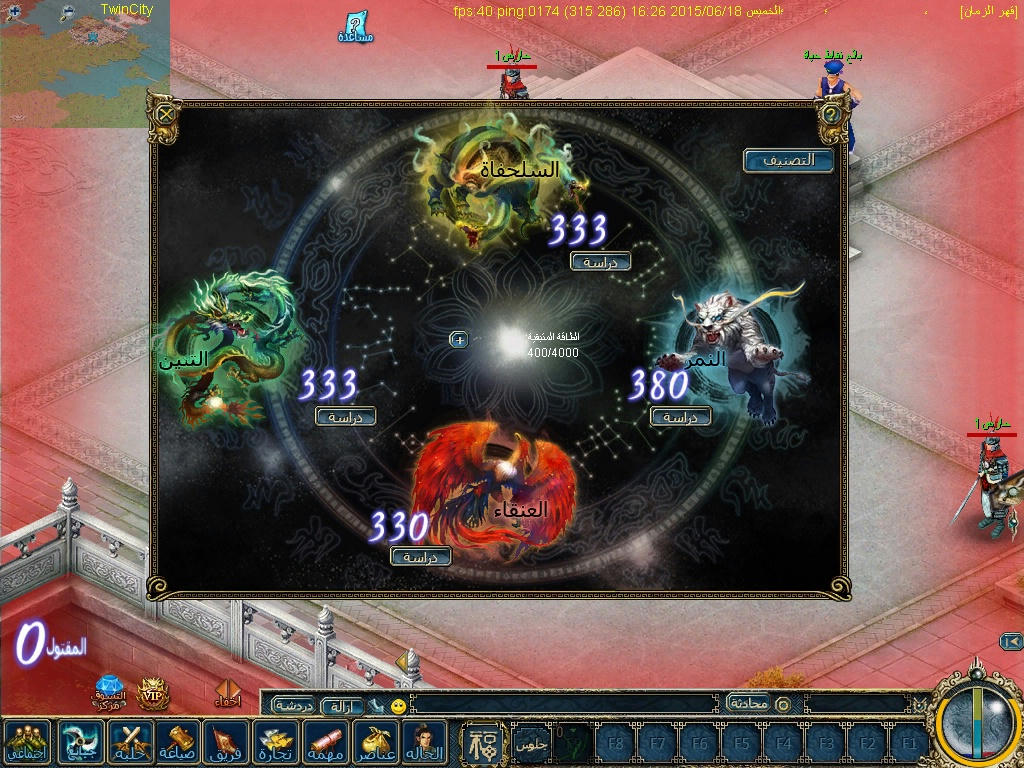1024x768 pixels.
Task: Hide the panel with the اخفاء arrows
Action: (x=228, y=693)
